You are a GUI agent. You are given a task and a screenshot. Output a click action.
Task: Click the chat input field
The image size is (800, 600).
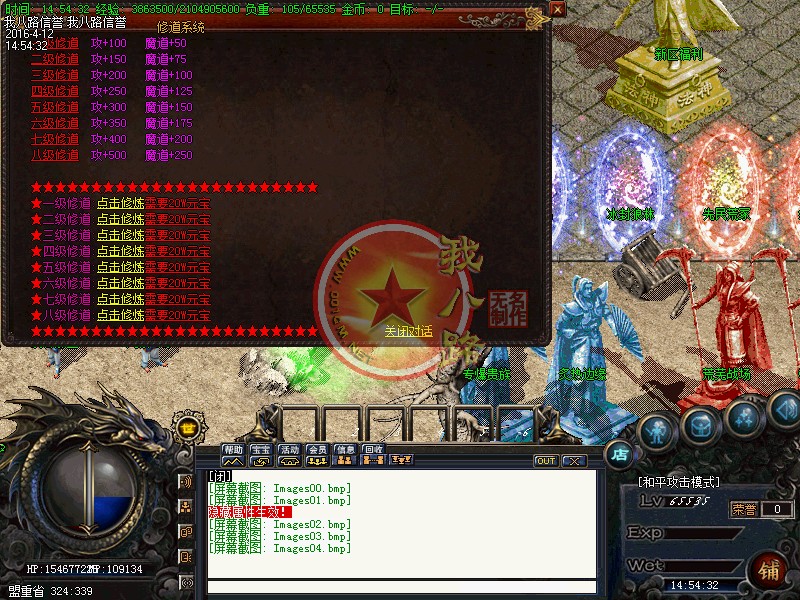coord(400,587)
